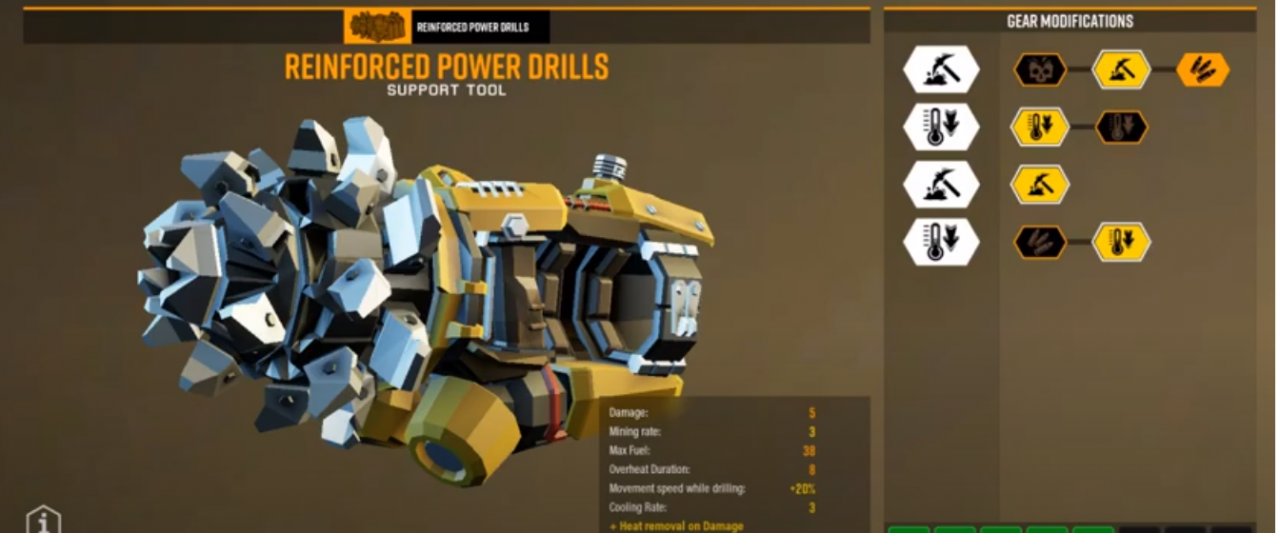Pick the dimmed bullets modification
This screenshot has width=1280, height=533.
1040,242
